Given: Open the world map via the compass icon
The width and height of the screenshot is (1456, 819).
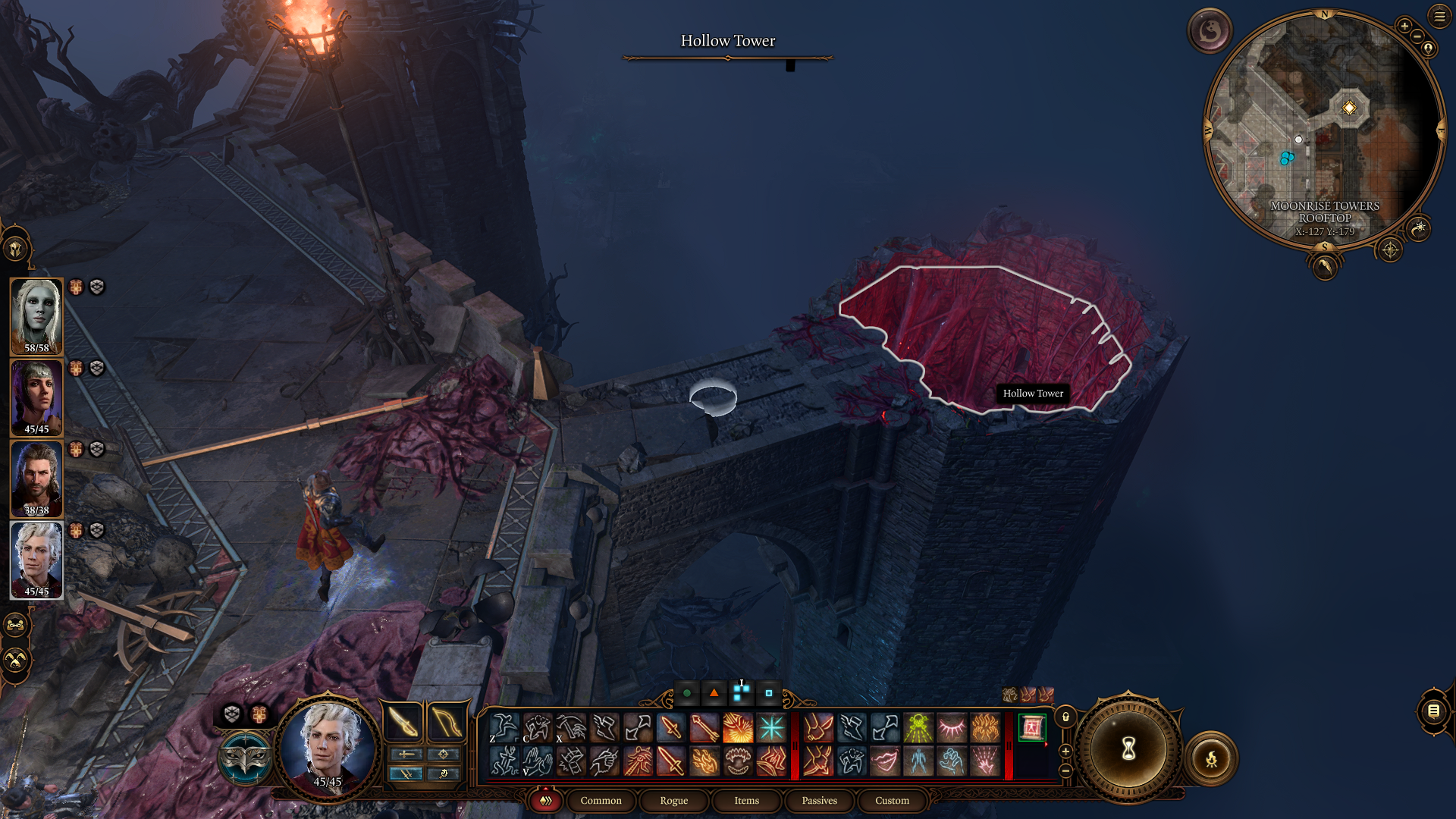Looking at the screenshot, I should click(1390, 250).
